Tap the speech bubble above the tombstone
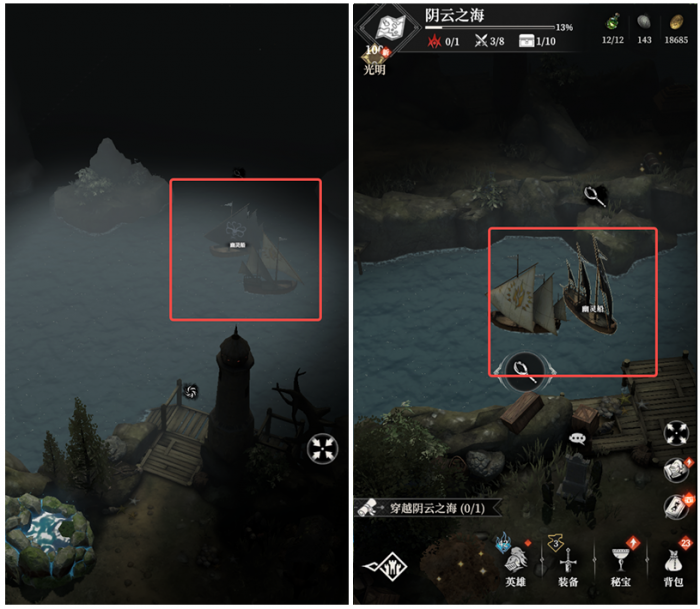 tap(577, 438)
